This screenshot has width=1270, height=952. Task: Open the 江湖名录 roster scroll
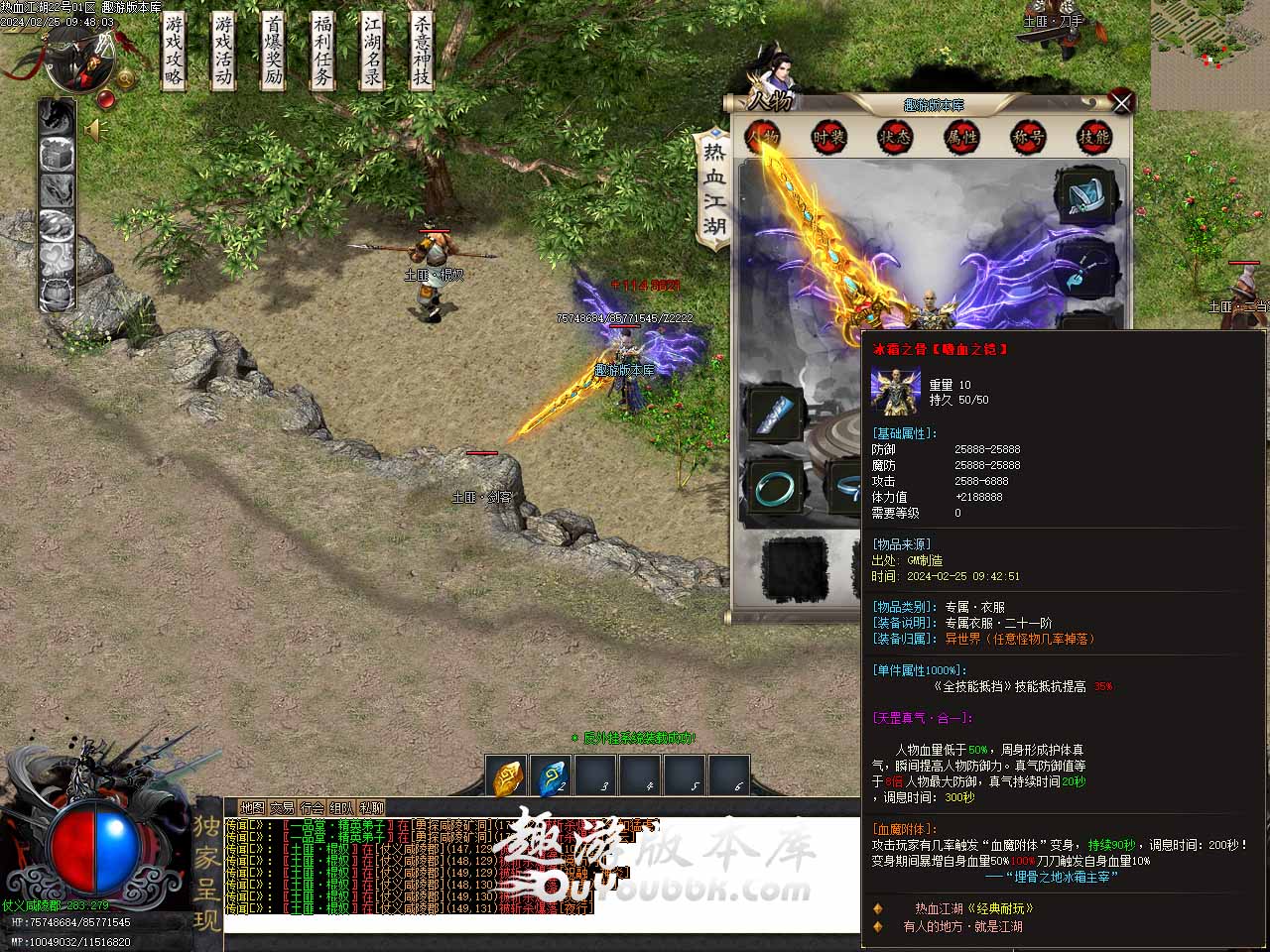pos(372,52)
